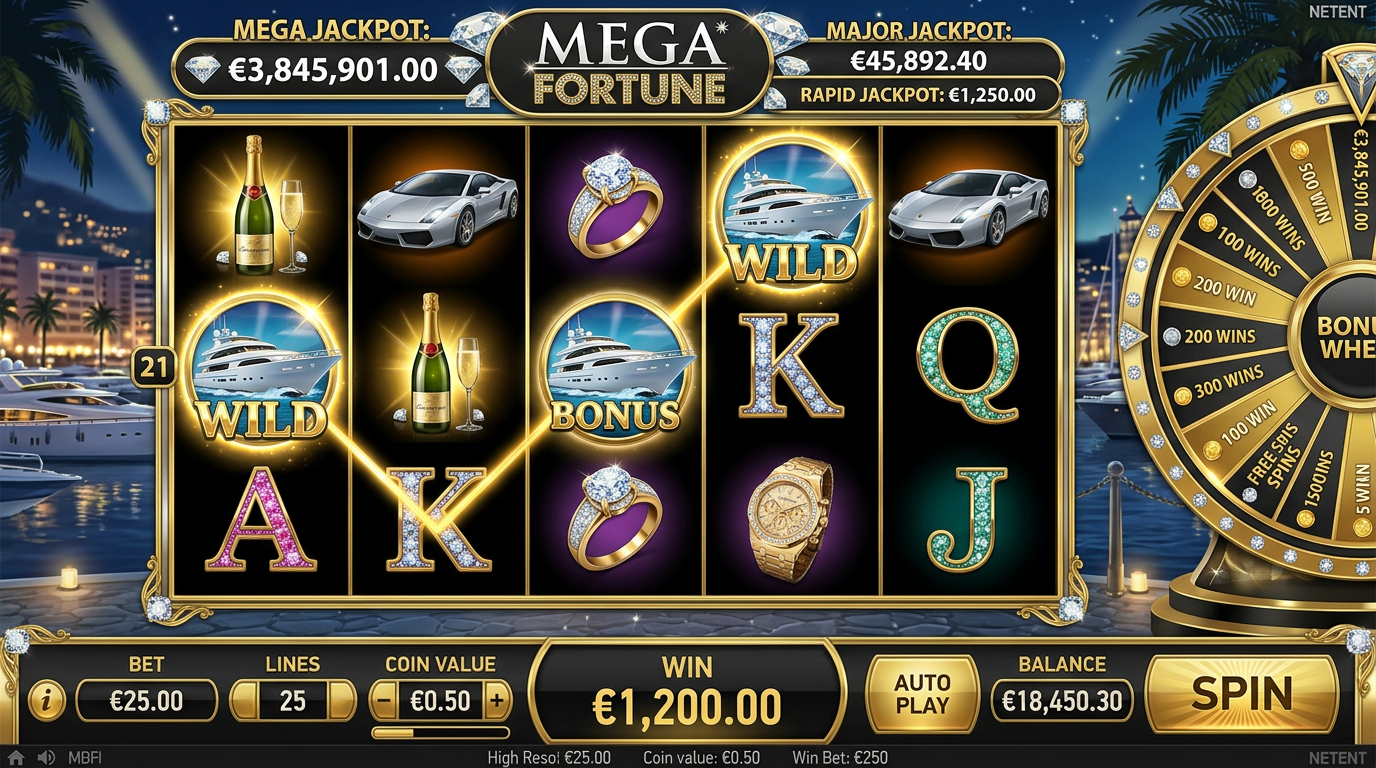Toggle Auto Play mode on

coord(919,694)
